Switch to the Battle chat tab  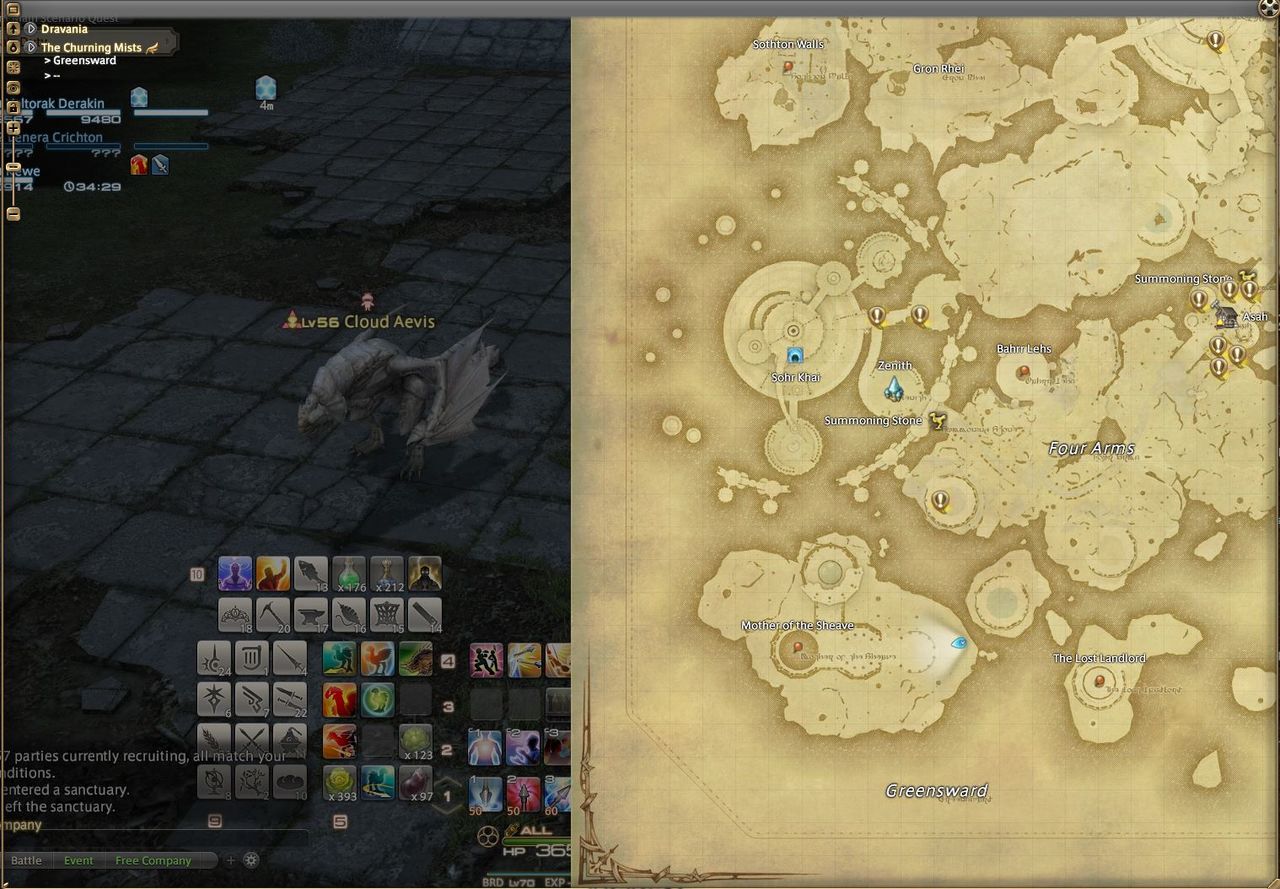pos(26,861)
